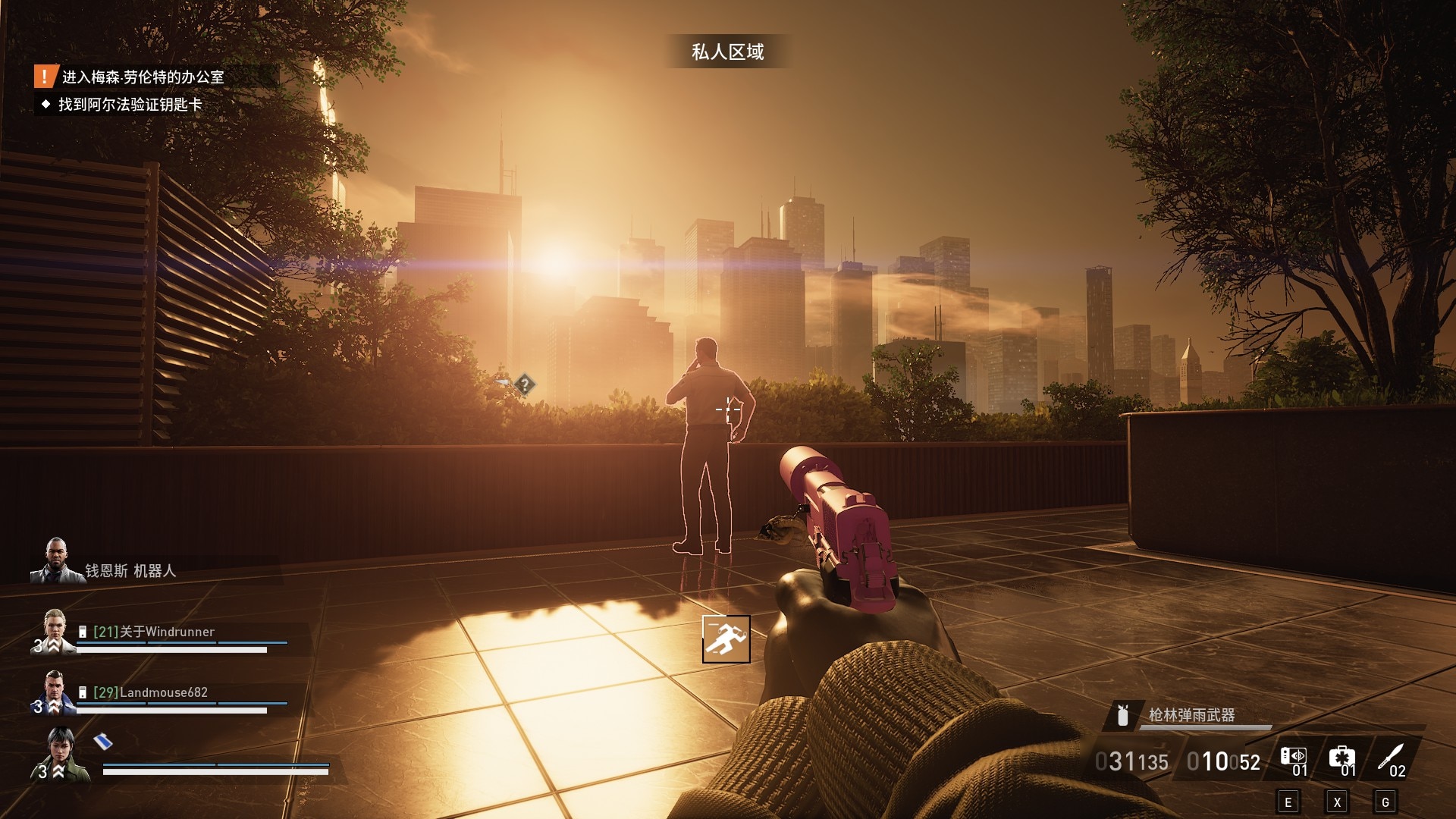Click the orange exclamation objective marker

45,77
